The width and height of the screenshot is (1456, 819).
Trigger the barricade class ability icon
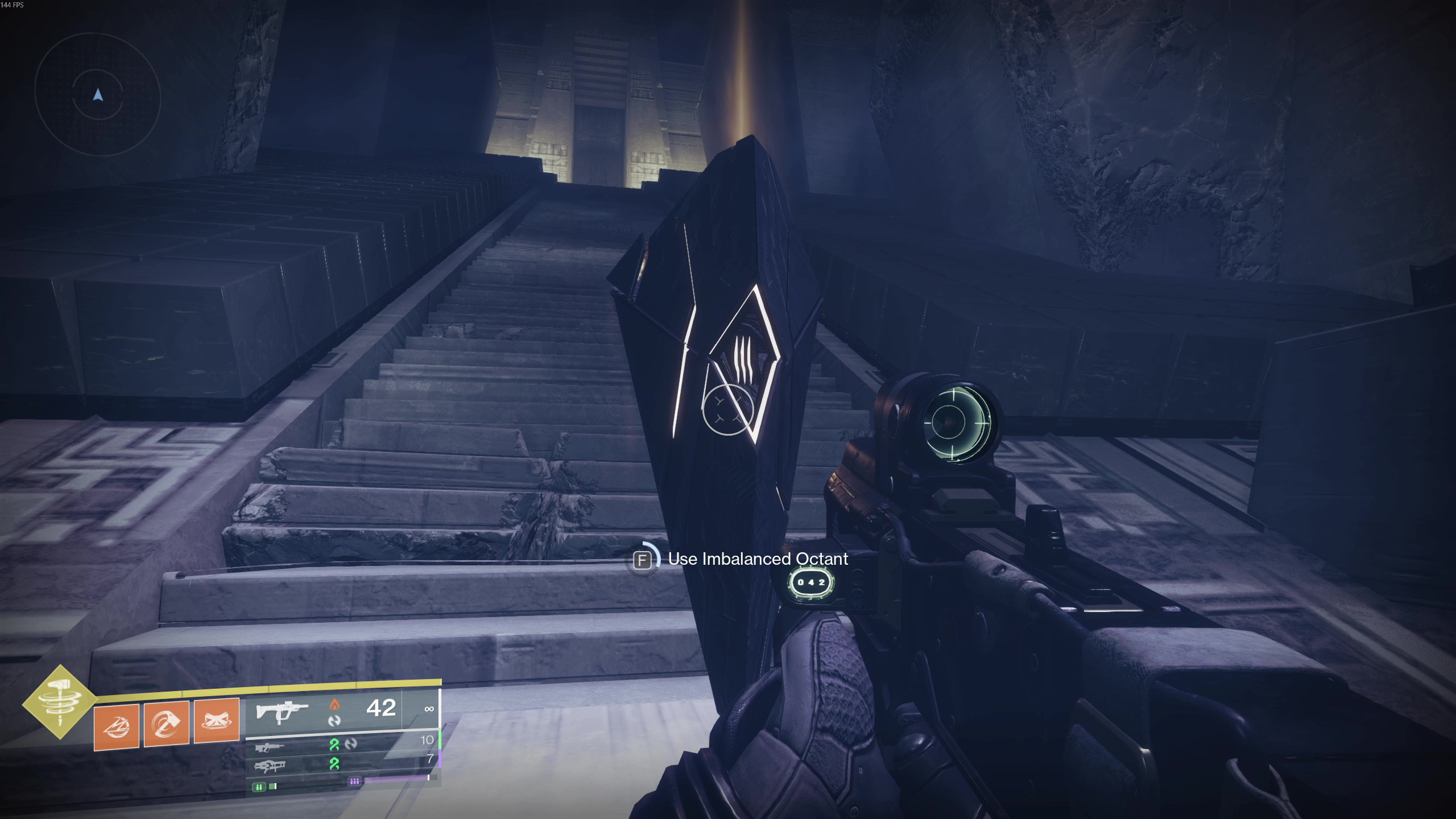[x=217, y=721]
